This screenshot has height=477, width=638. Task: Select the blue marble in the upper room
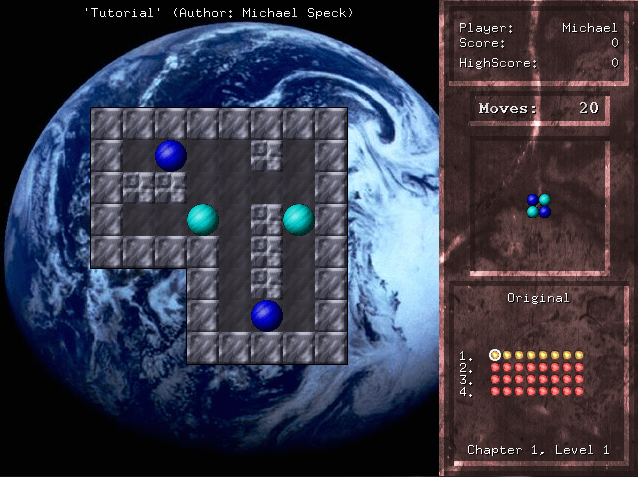click(x=171, y=155)
